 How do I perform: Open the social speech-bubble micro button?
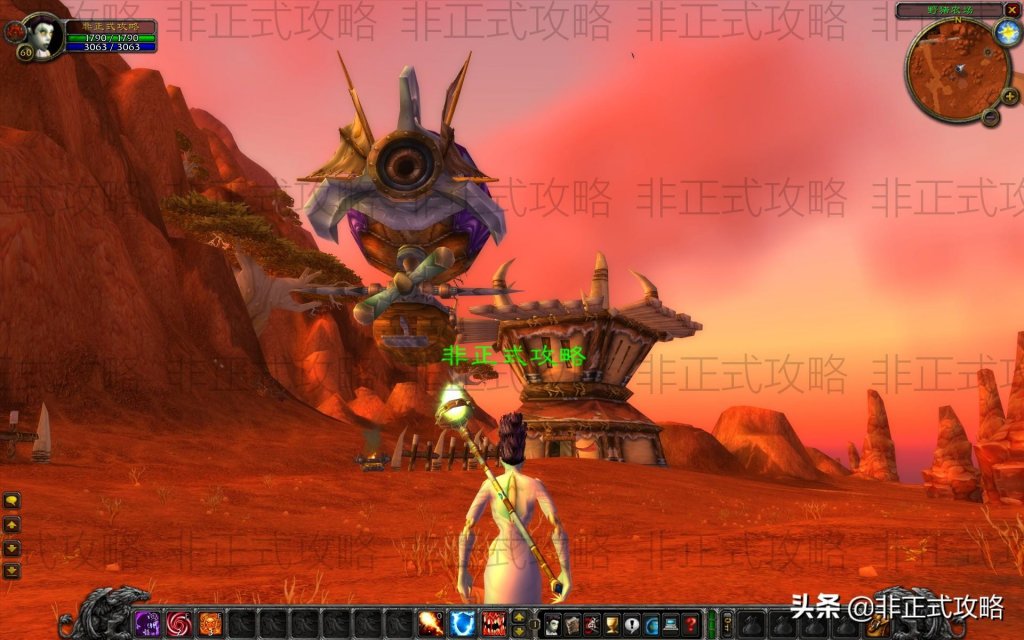pyautogui.click(x=632, y=624)
